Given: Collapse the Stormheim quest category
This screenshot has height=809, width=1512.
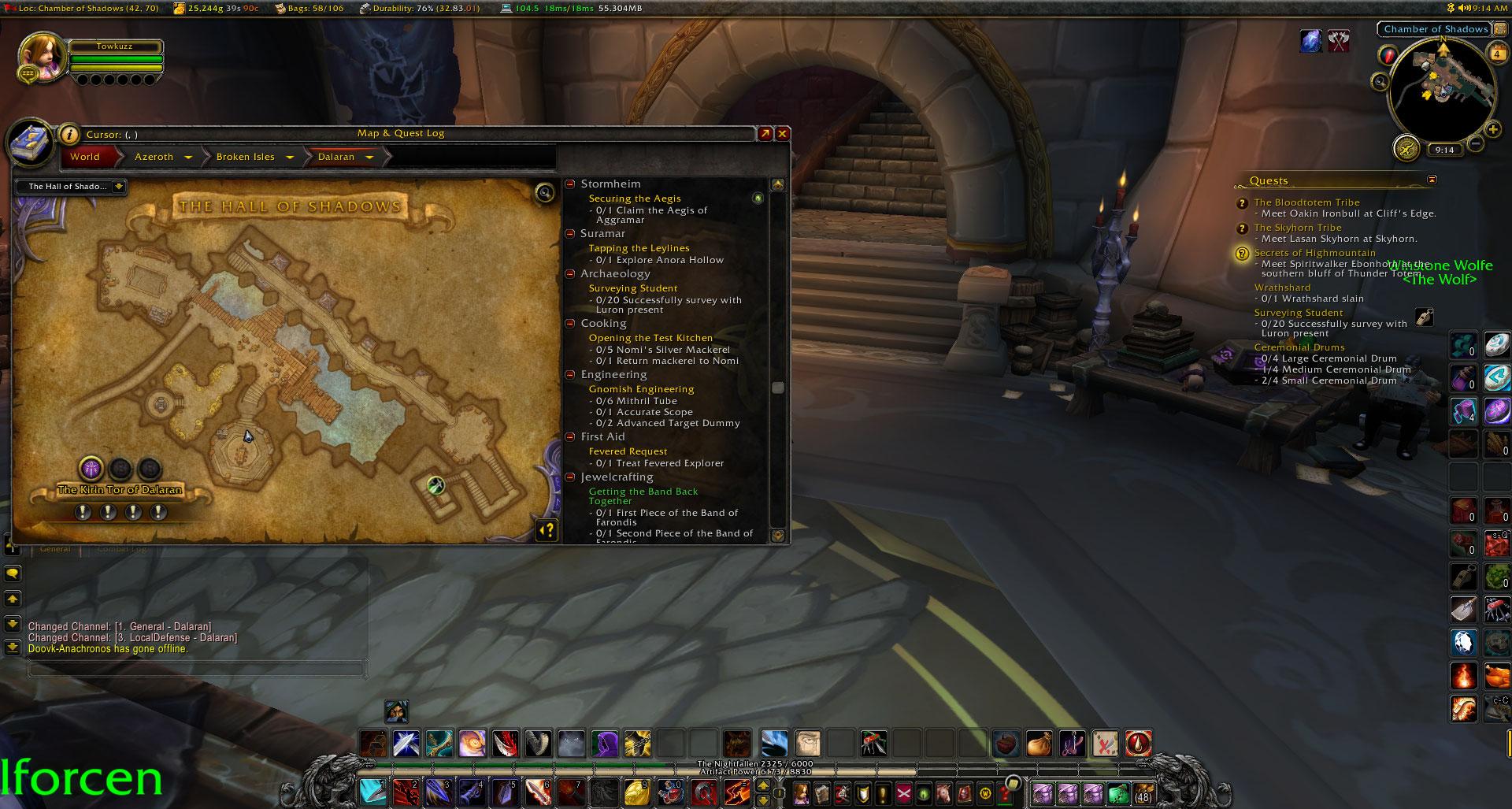Looking at the screenshot, I should pyautogui.click(x=570, y=184).
